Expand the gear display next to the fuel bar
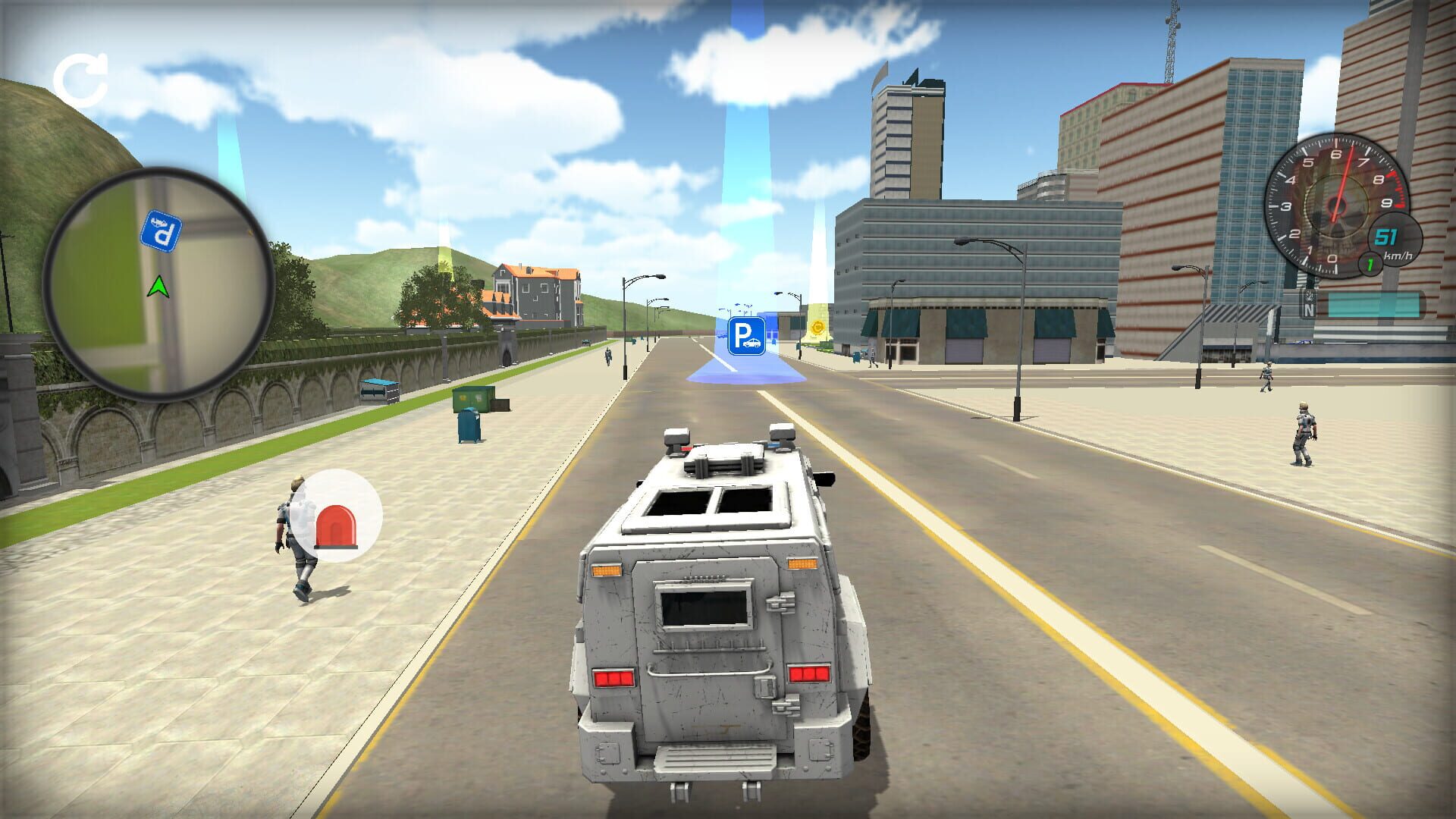Viewport: 1456px width, 819px height. point(1369,263)
